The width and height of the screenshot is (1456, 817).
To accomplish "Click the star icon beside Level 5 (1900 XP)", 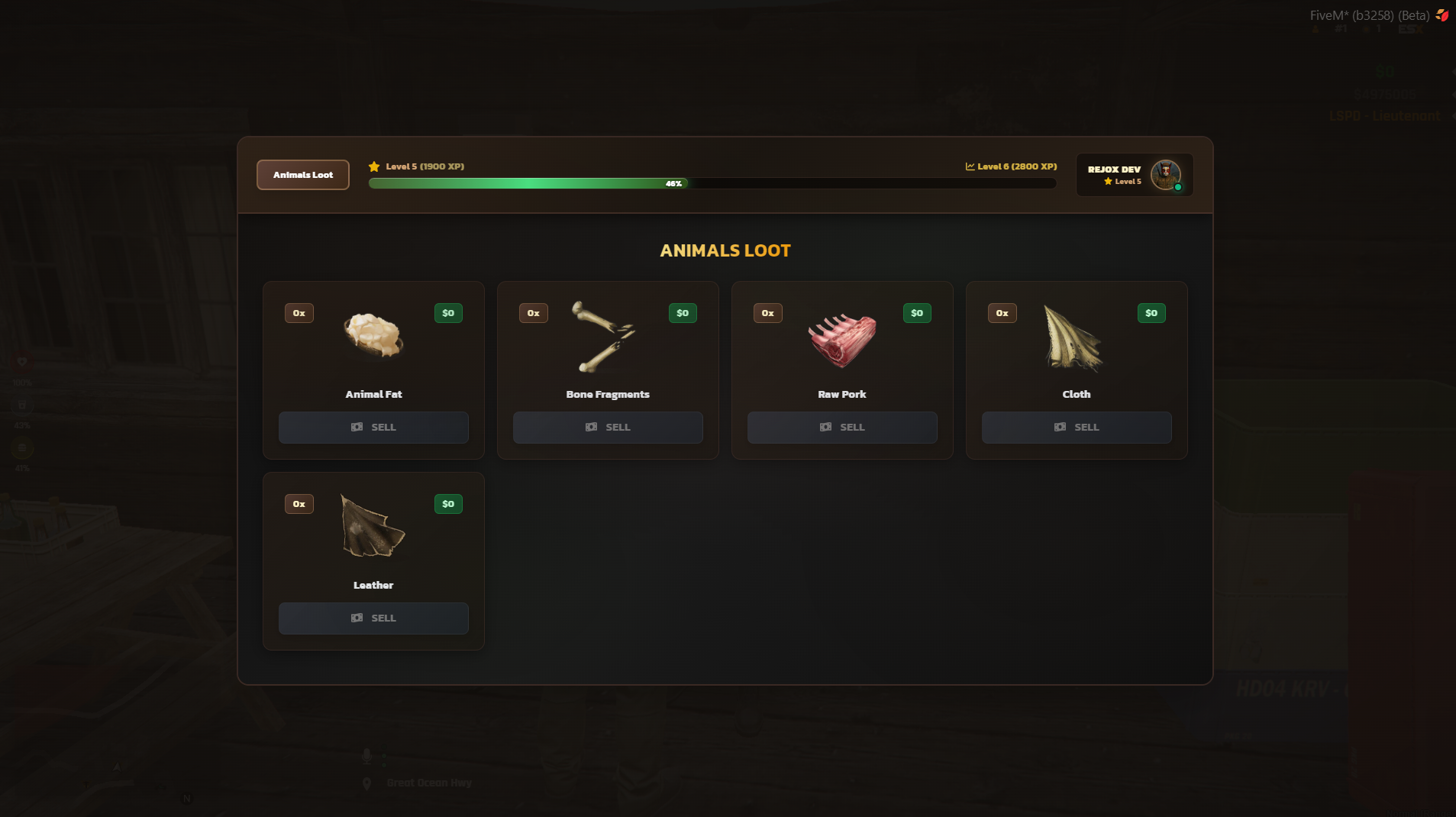I will pos(374,166).
